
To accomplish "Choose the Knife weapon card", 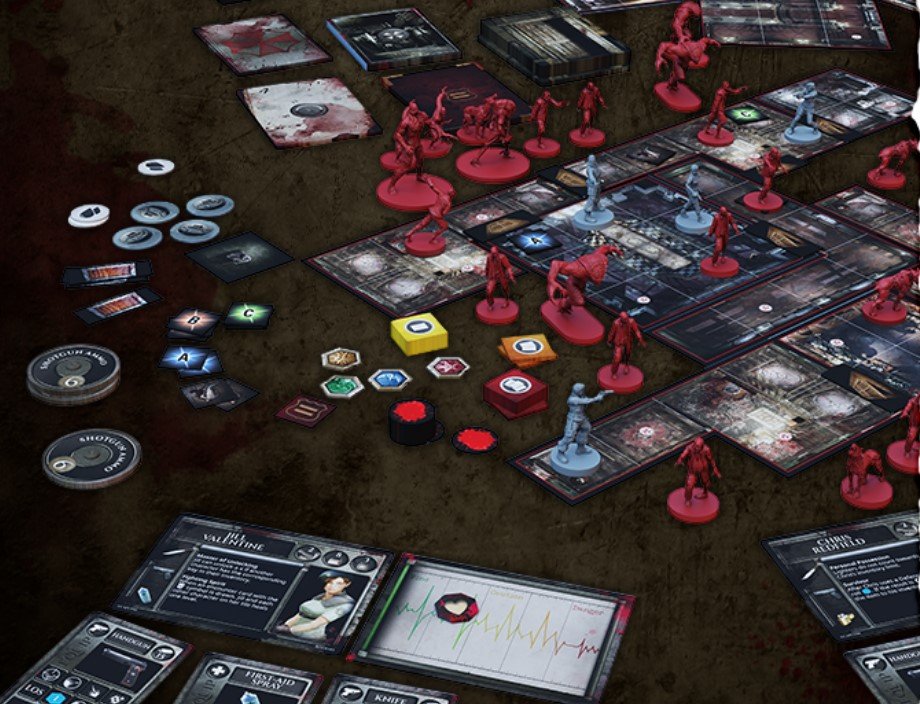I will pos(376,691).
